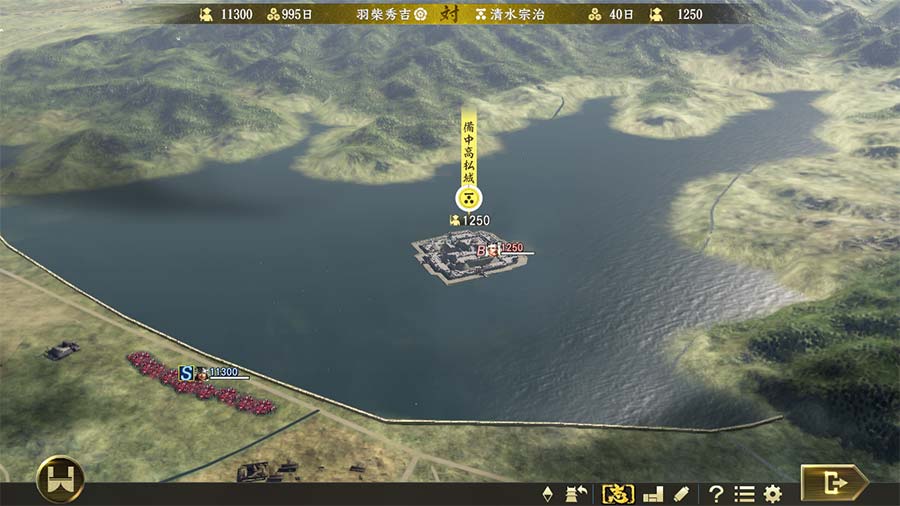Open the settings gear menu

pyautogui.click(x=772, y=493)
